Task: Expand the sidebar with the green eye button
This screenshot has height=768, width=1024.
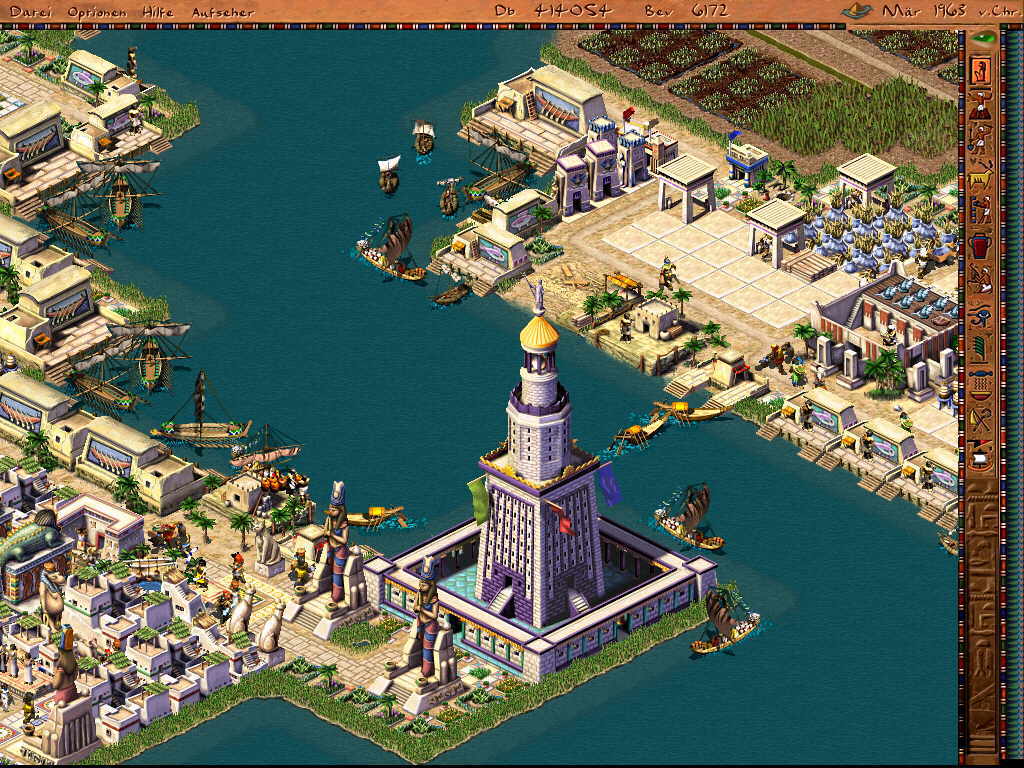Action: (x=983, y=38)
